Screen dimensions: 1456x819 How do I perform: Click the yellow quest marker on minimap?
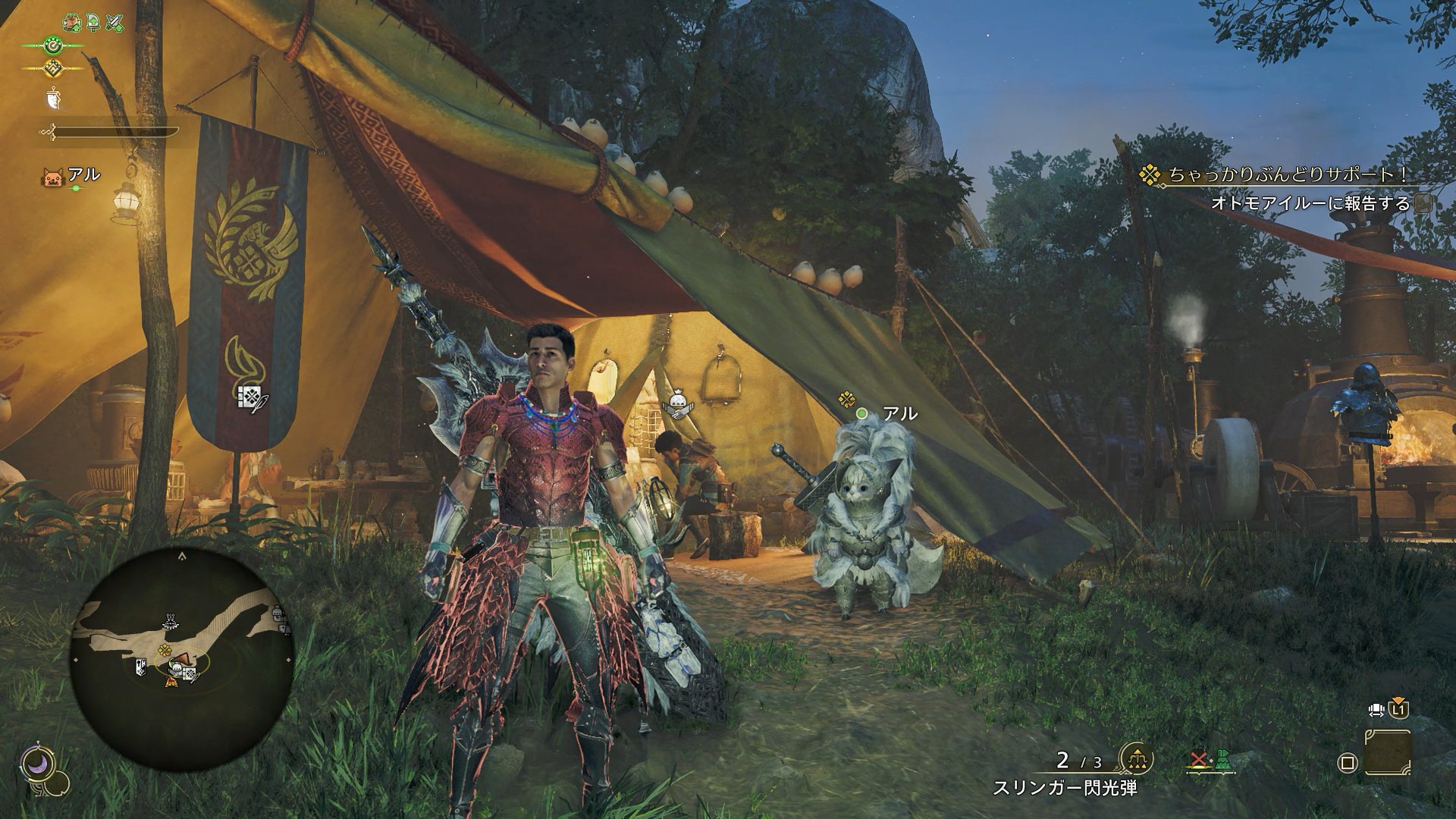coord(165,650)
